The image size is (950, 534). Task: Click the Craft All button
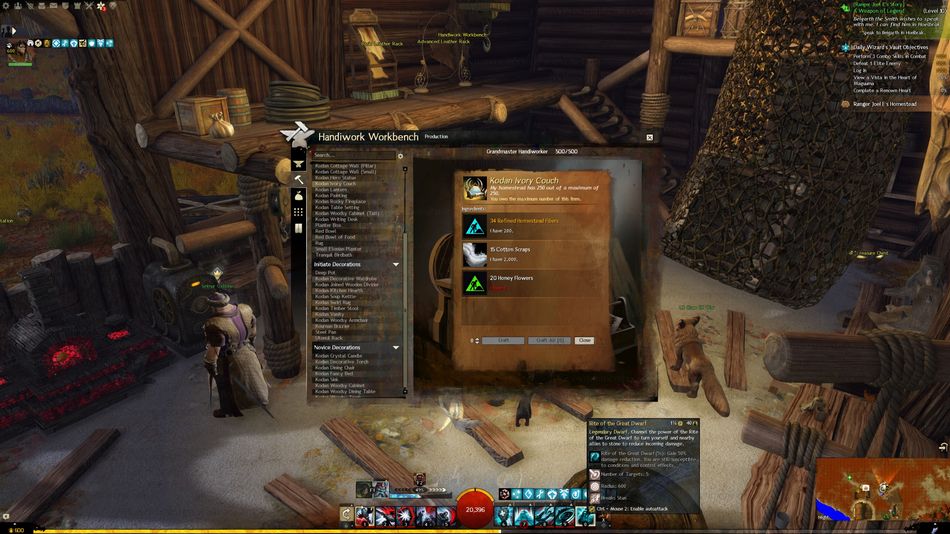[548, 341]
